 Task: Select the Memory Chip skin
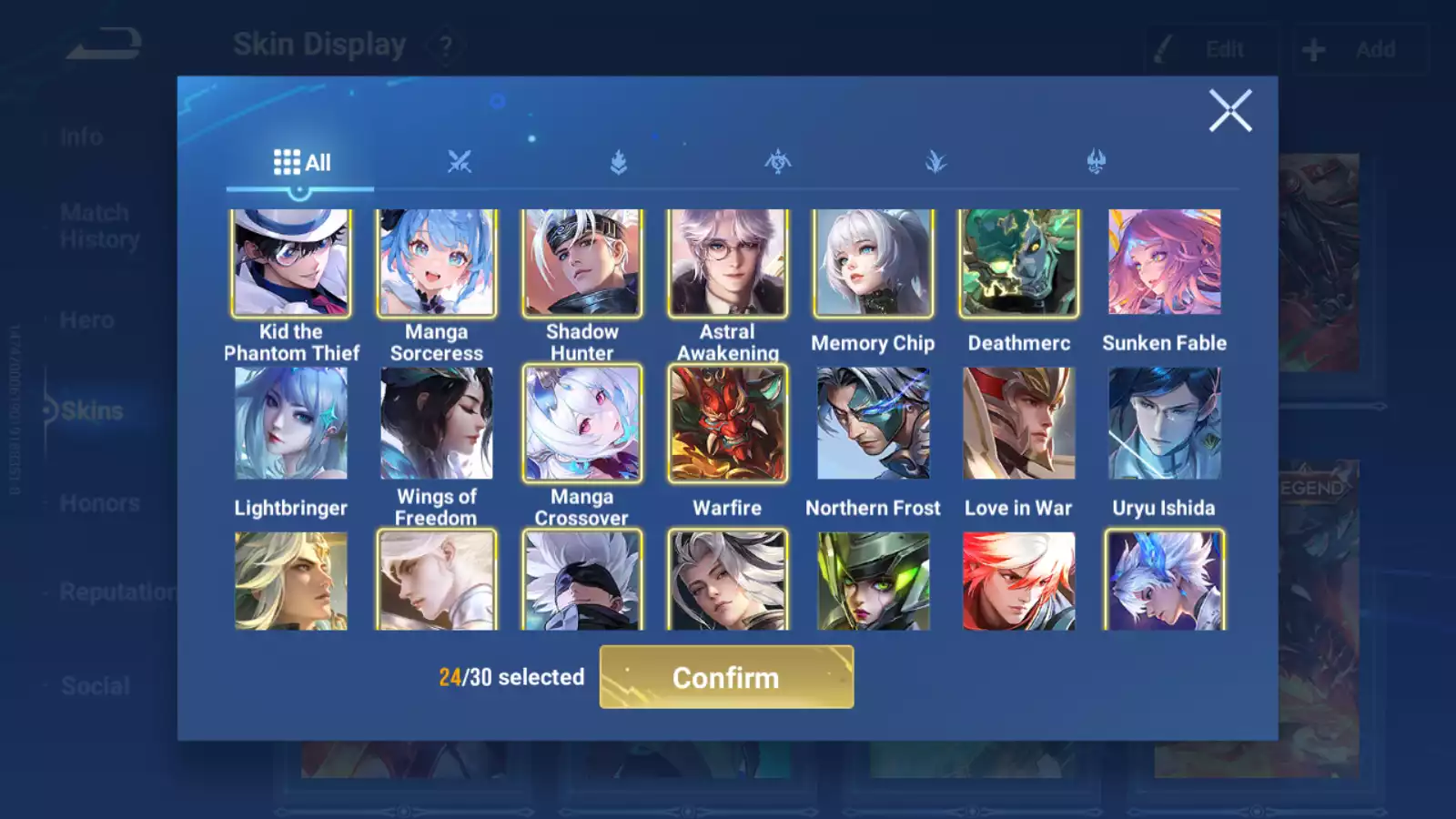click(x=874, y=263)
